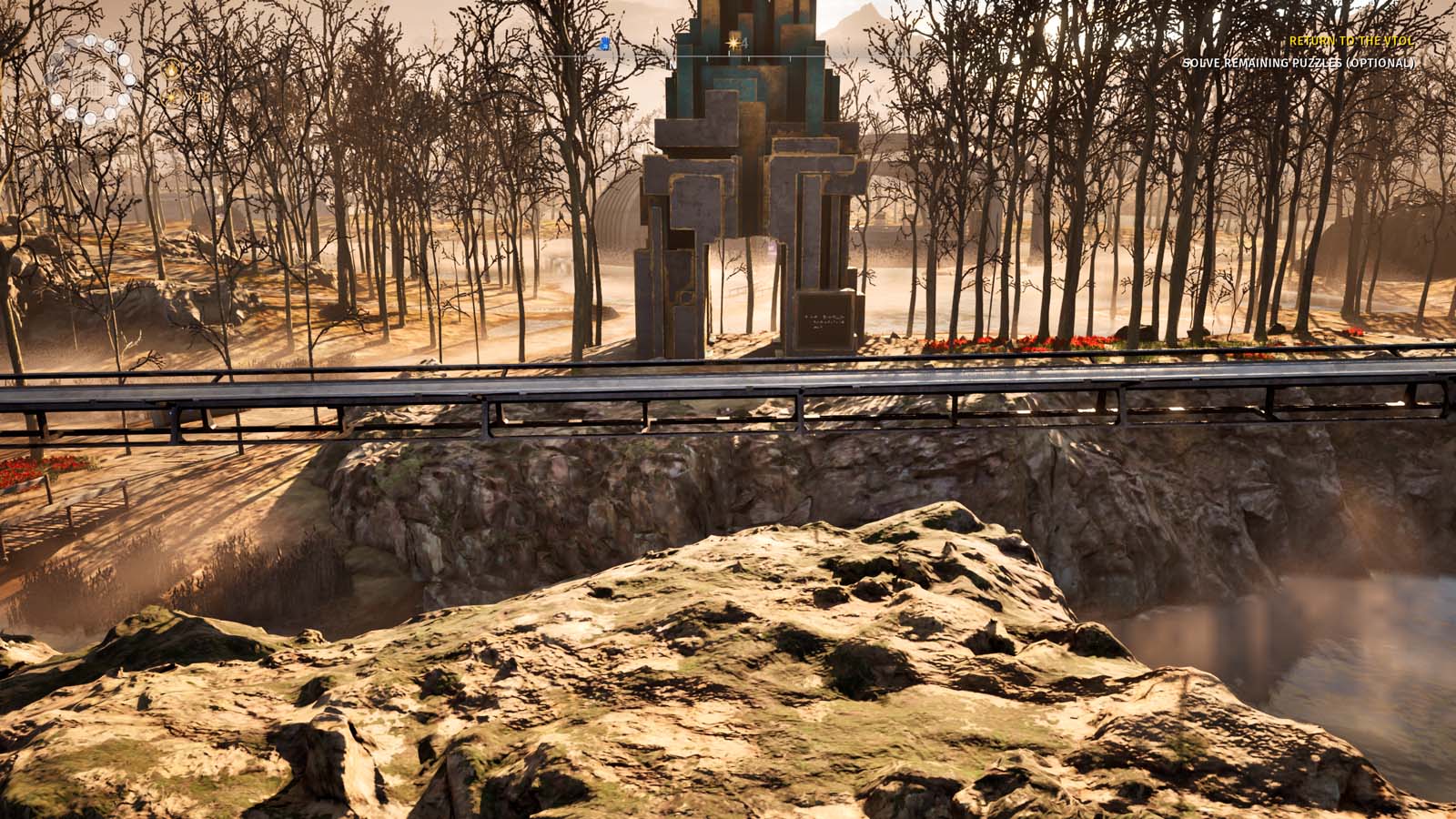Click the sun-shaped collectible counter icon
Screen dimensions: 1456x819
(x=172, y=97)
